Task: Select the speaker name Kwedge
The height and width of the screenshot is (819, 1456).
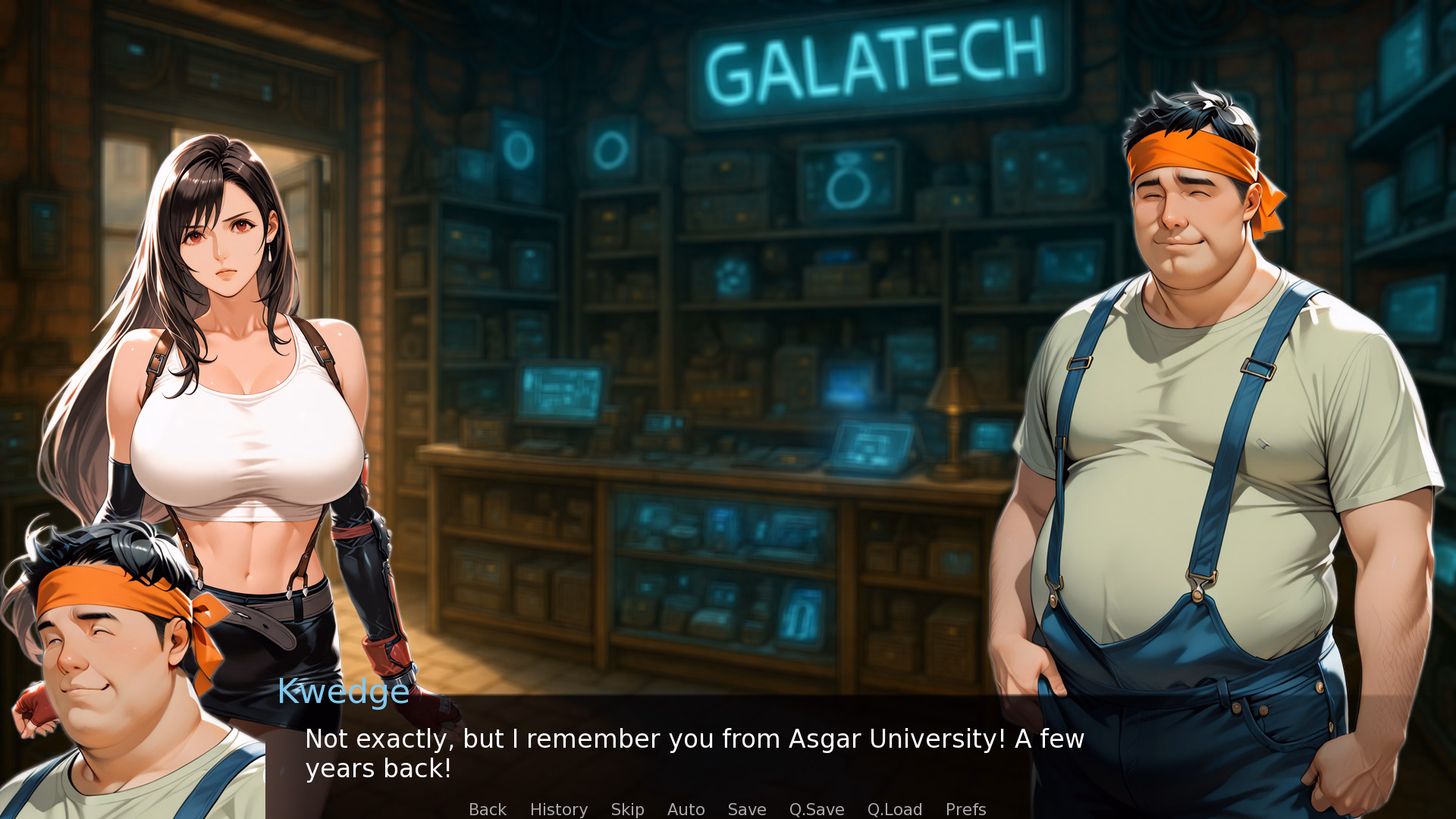Action: [x=343, y=692]
